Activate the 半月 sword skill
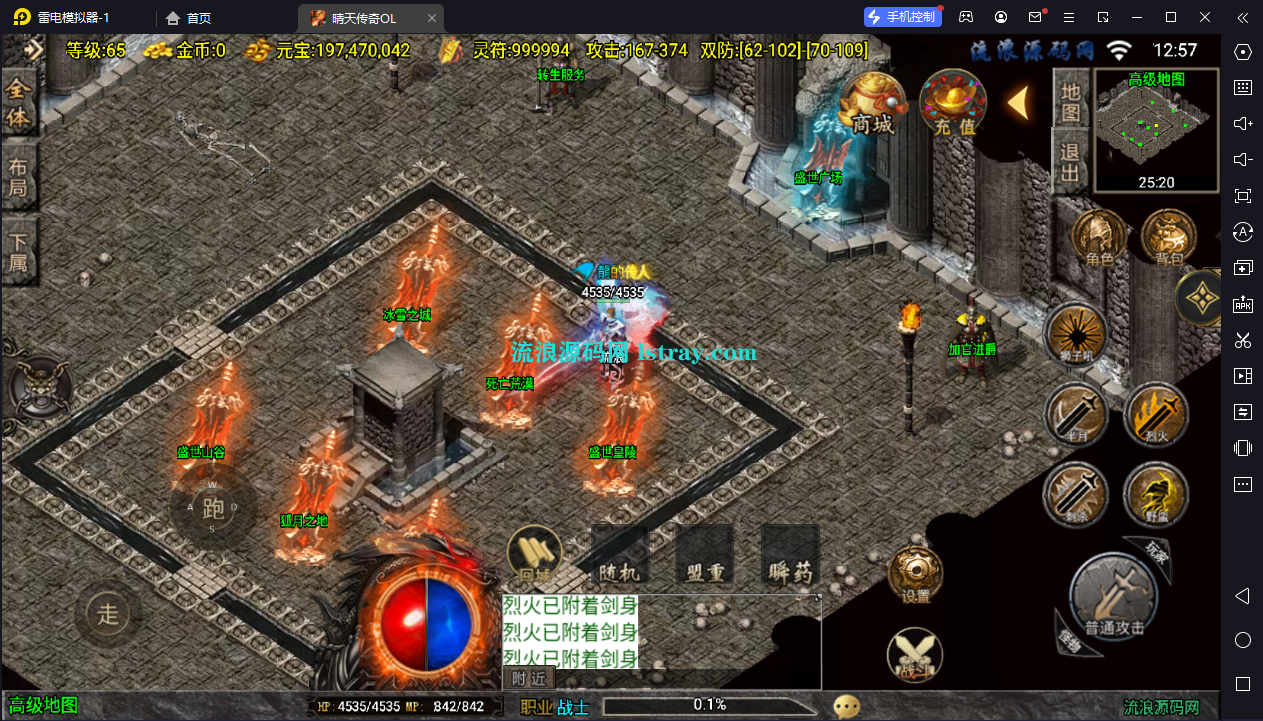The width and height of the screenshot is (1263, 721). point(1075,415)
